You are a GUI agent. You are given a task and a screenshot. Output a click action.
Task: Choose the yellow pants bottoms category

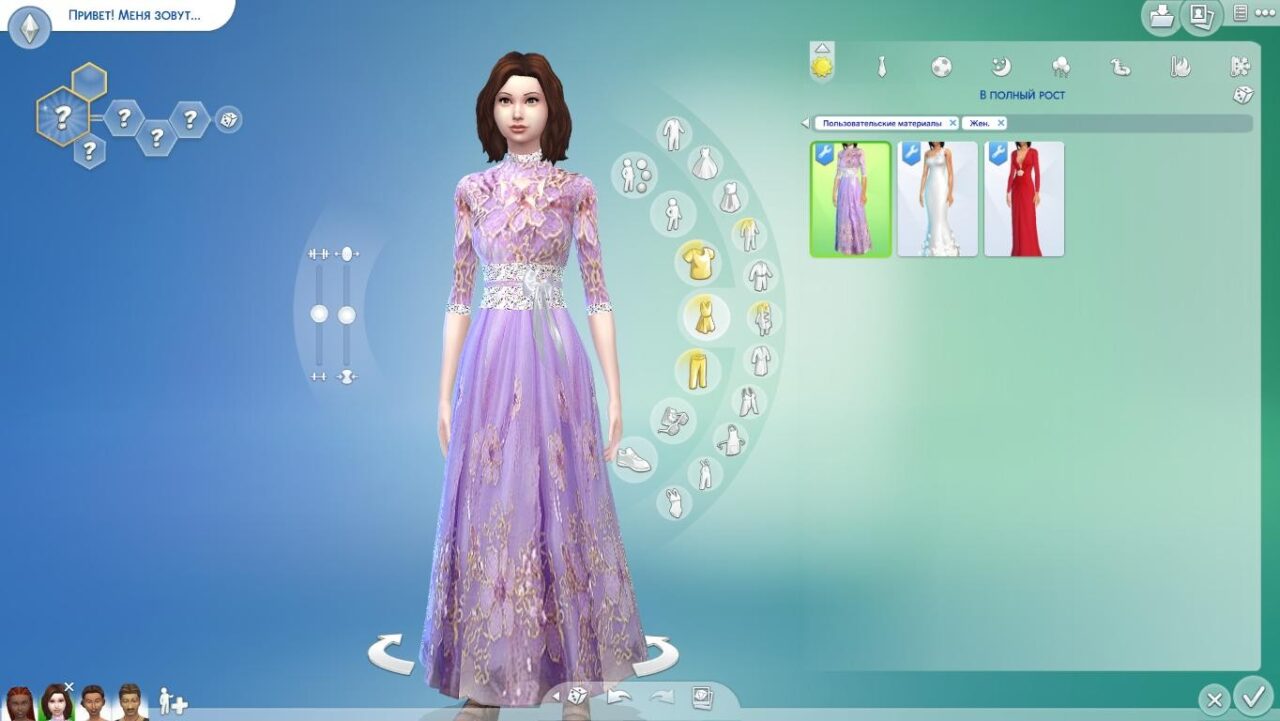tap(697, 371)
